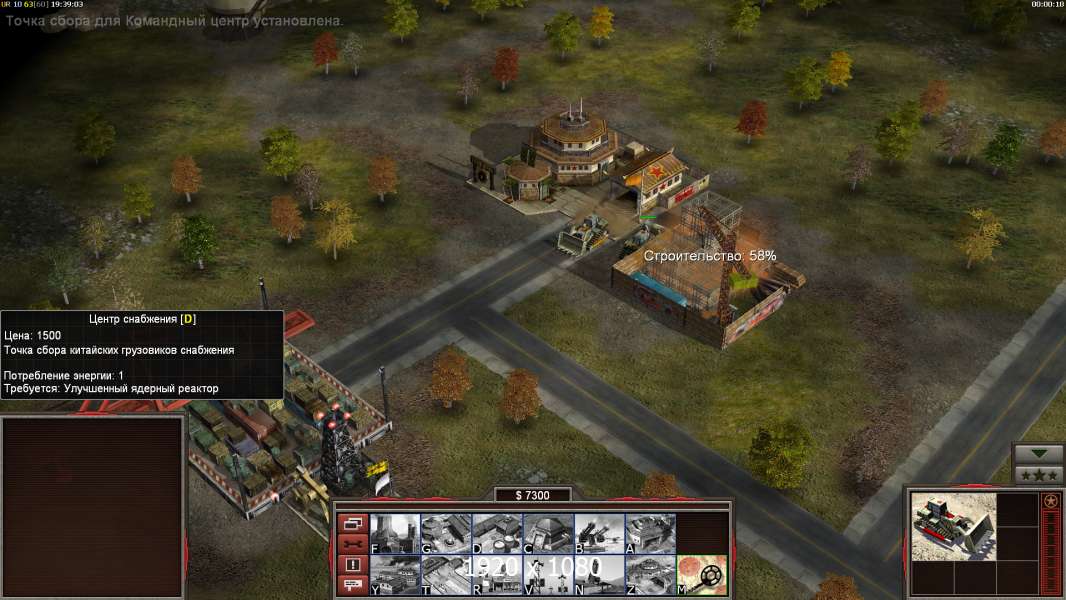
Task: Select the build icon marked N
Action: 599,574
